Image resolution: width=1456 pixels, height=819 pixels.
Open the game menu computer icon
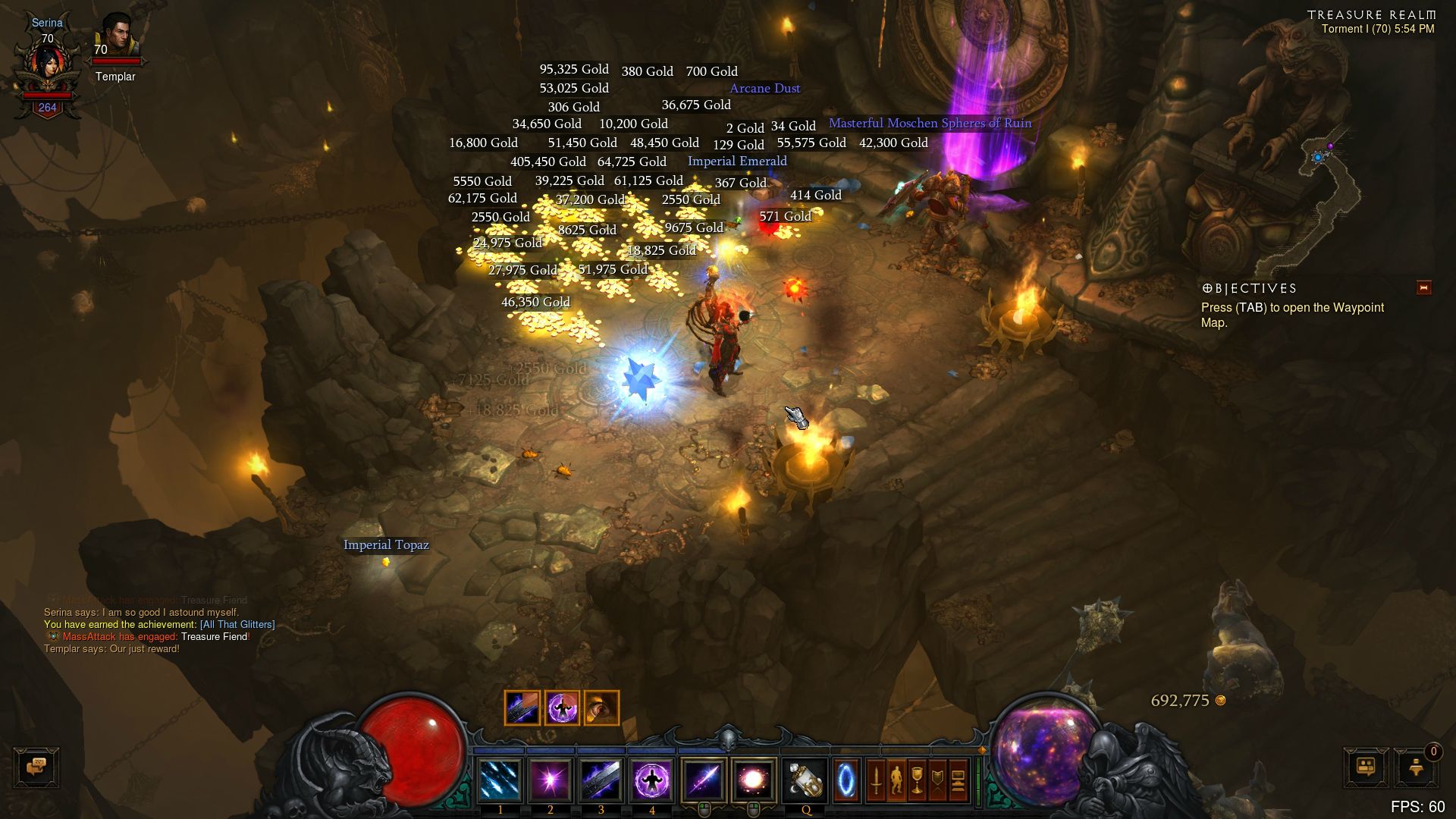pyautogui.click(x=958, y=780)
